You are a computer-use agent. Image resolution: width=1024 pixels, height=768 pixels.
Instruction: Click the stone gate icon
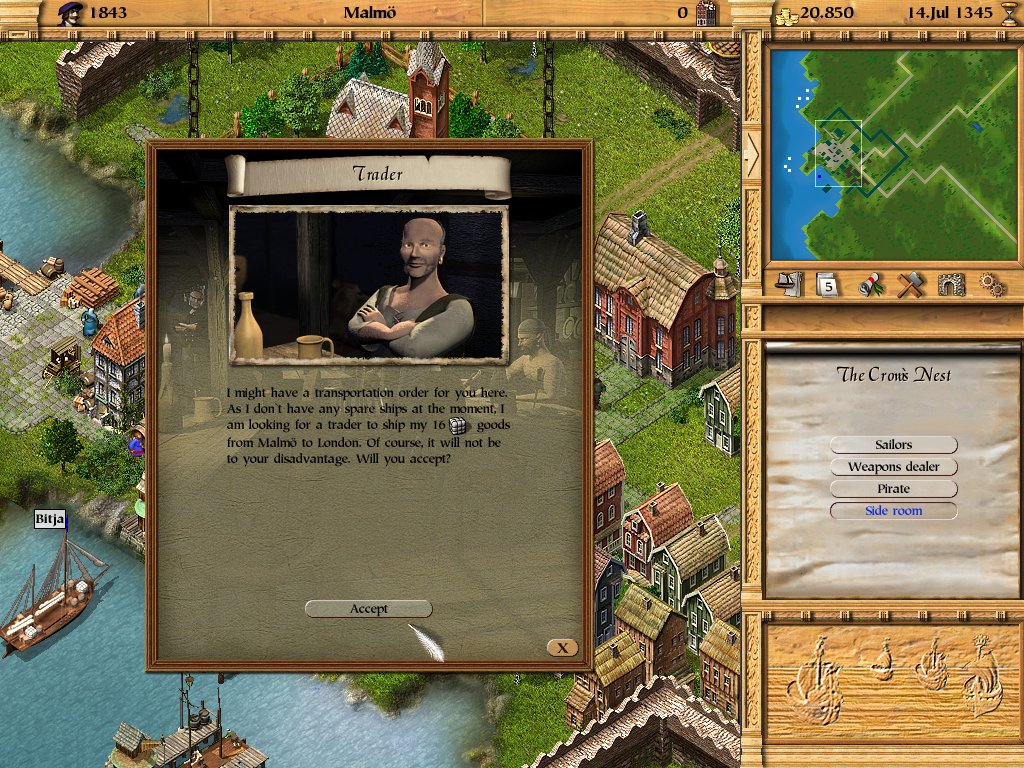(x=951, y=285)
